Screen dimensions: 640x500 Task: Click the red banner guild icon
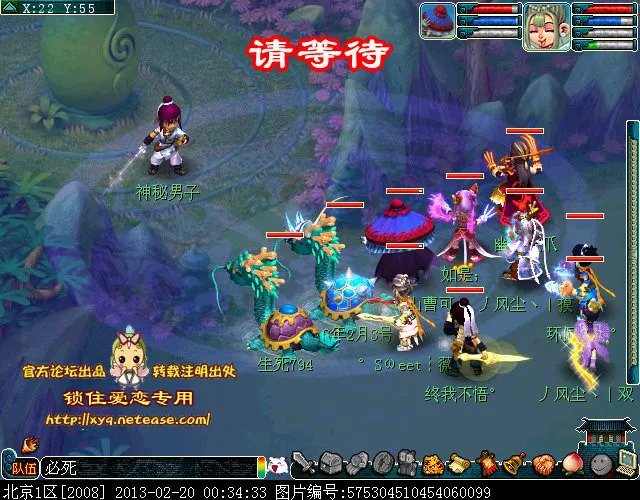pyautogui.click(x=486, y=464)
